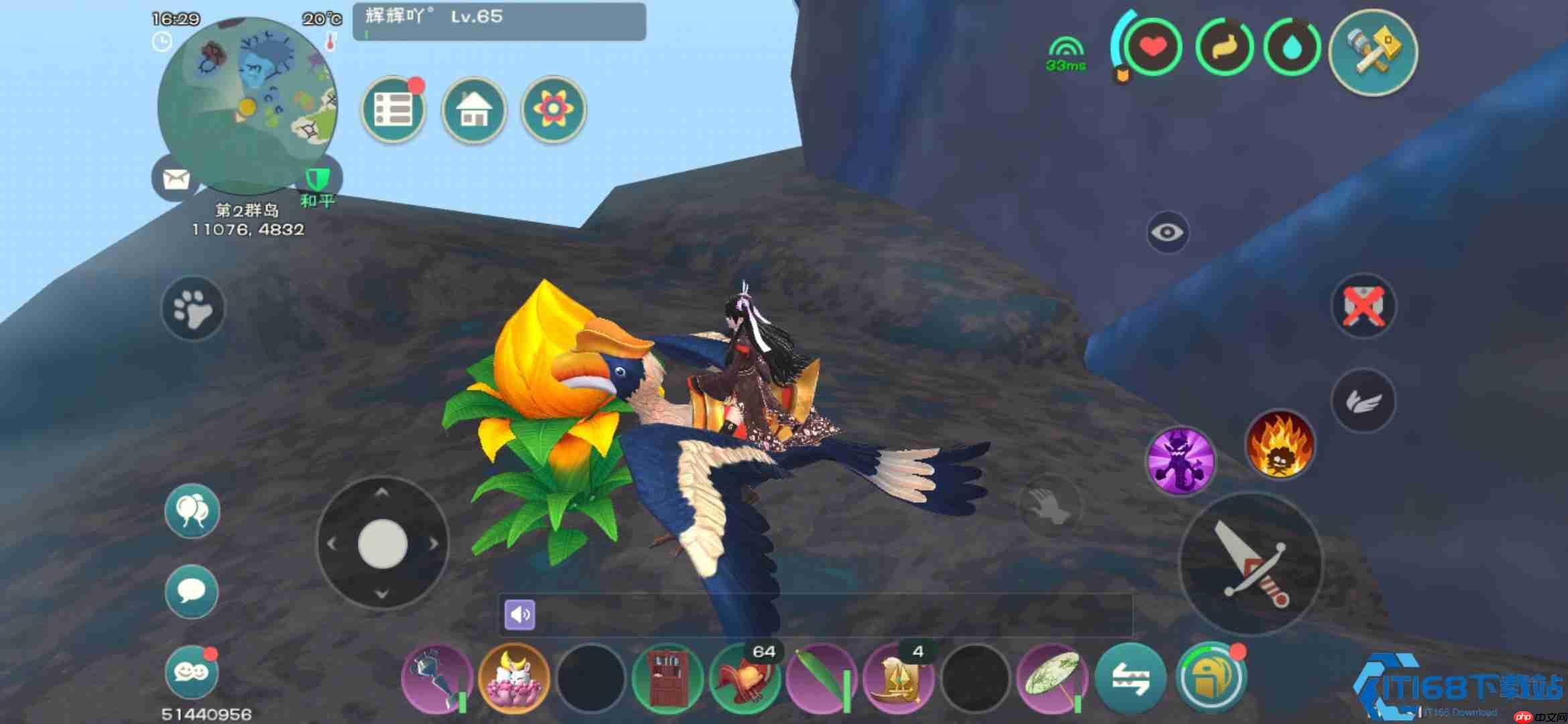Use the purple demon skill
The height and width of the screenshot is (724, 1568).
(1181, 462)
